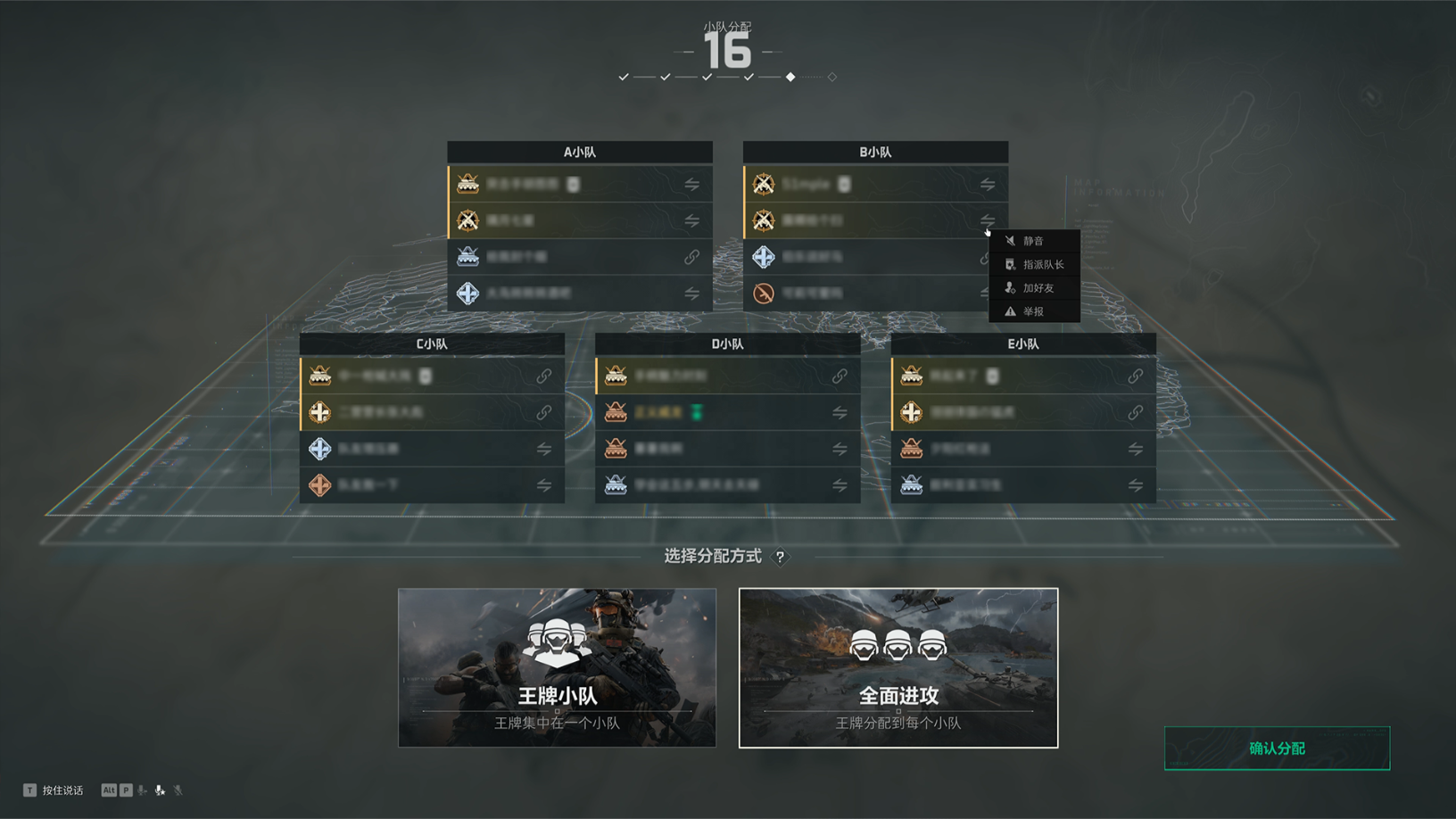1456x819 pixels.
Task: Choose the 全面进攻 allocation mode card
Action: [x=898, y=667]
